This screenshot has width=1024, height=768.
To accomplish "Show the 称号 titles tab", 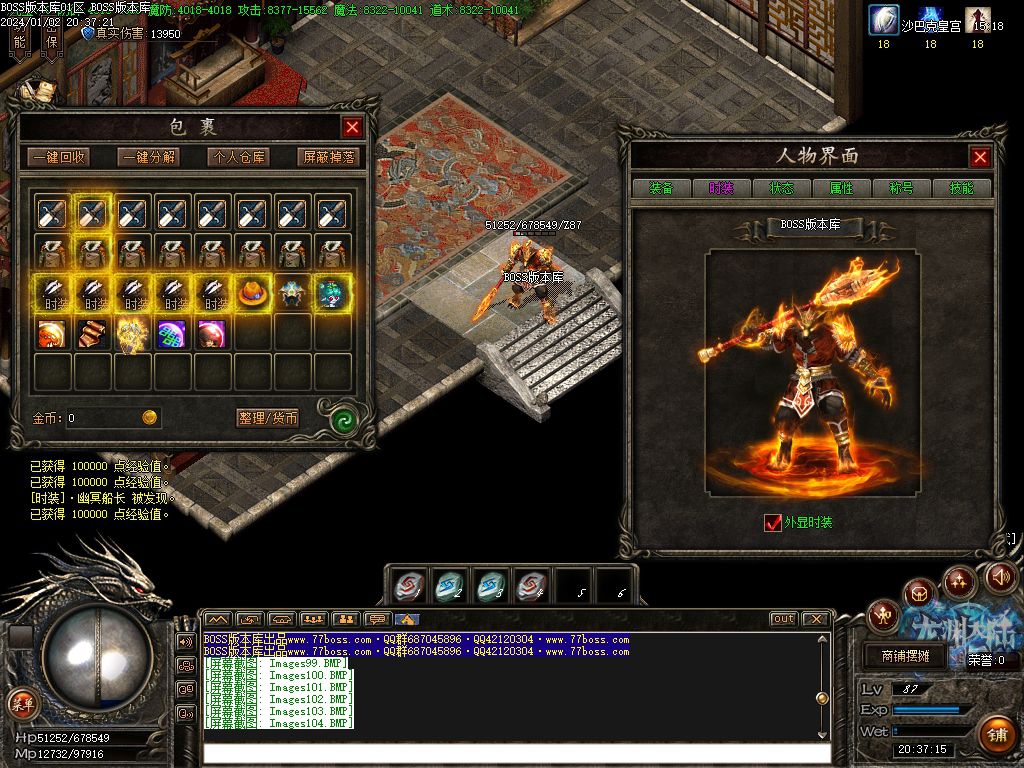I will (901, 188).
